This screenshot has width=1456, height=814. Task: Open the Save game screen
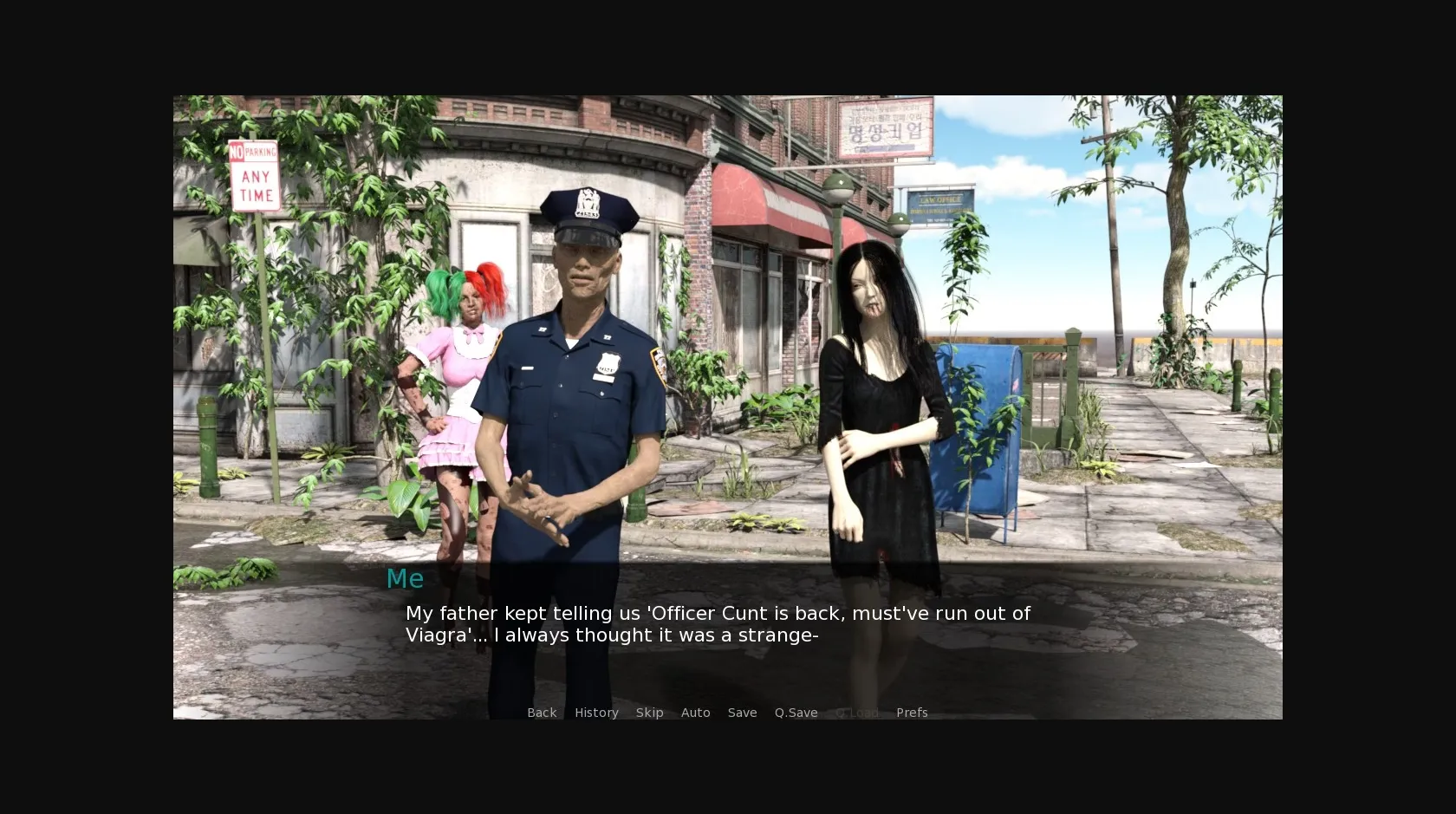pyautogui.click(x=742, y=713)
